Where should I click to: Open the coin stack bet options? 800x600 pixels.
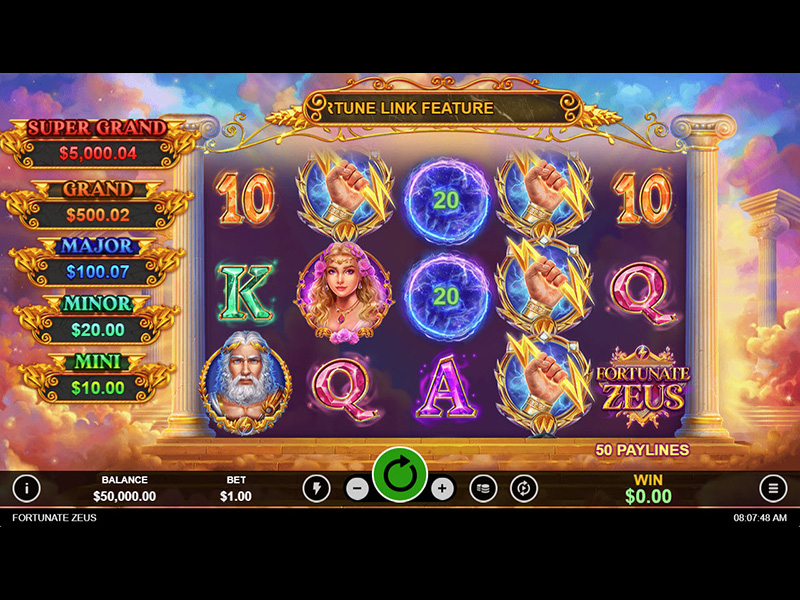click(483, 488)
